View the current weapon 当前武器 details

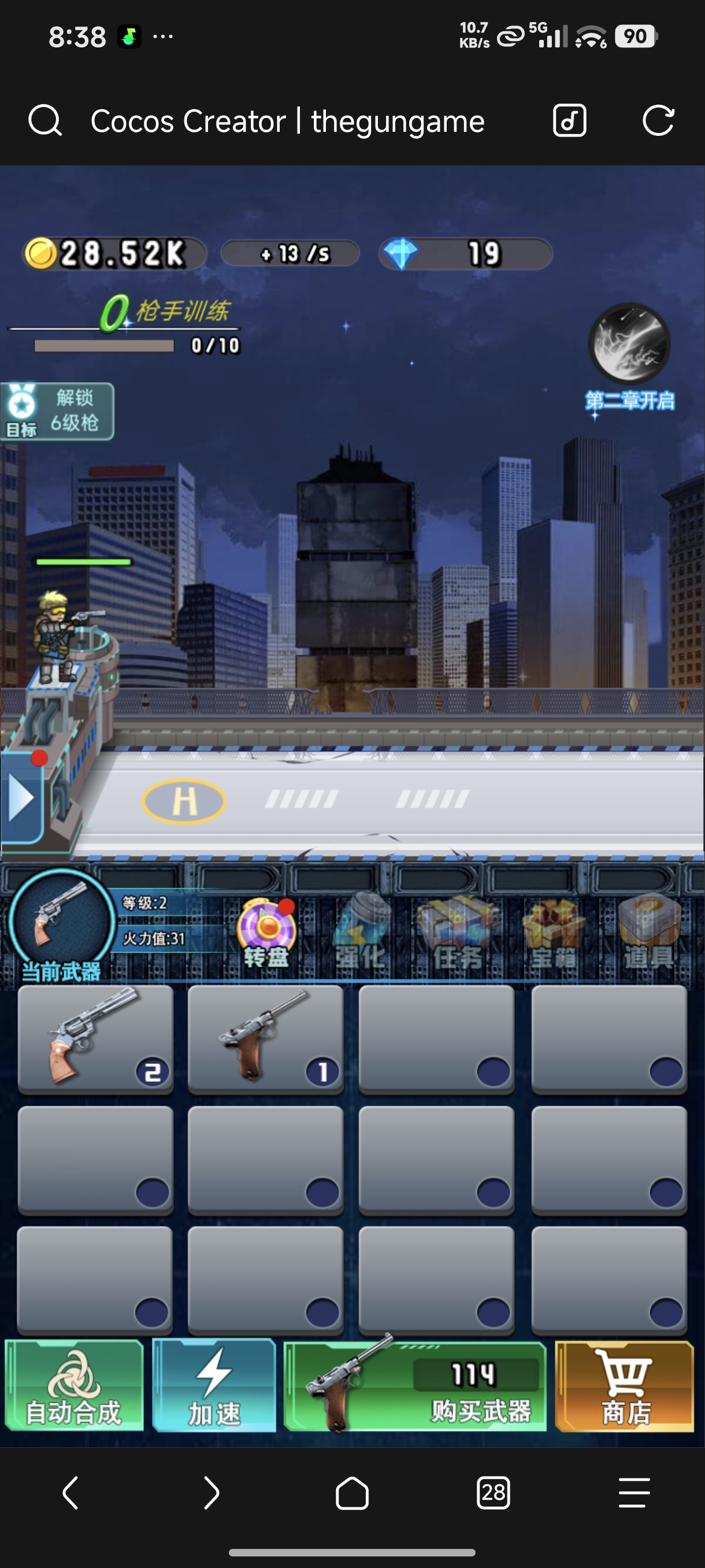click(62, 923)
